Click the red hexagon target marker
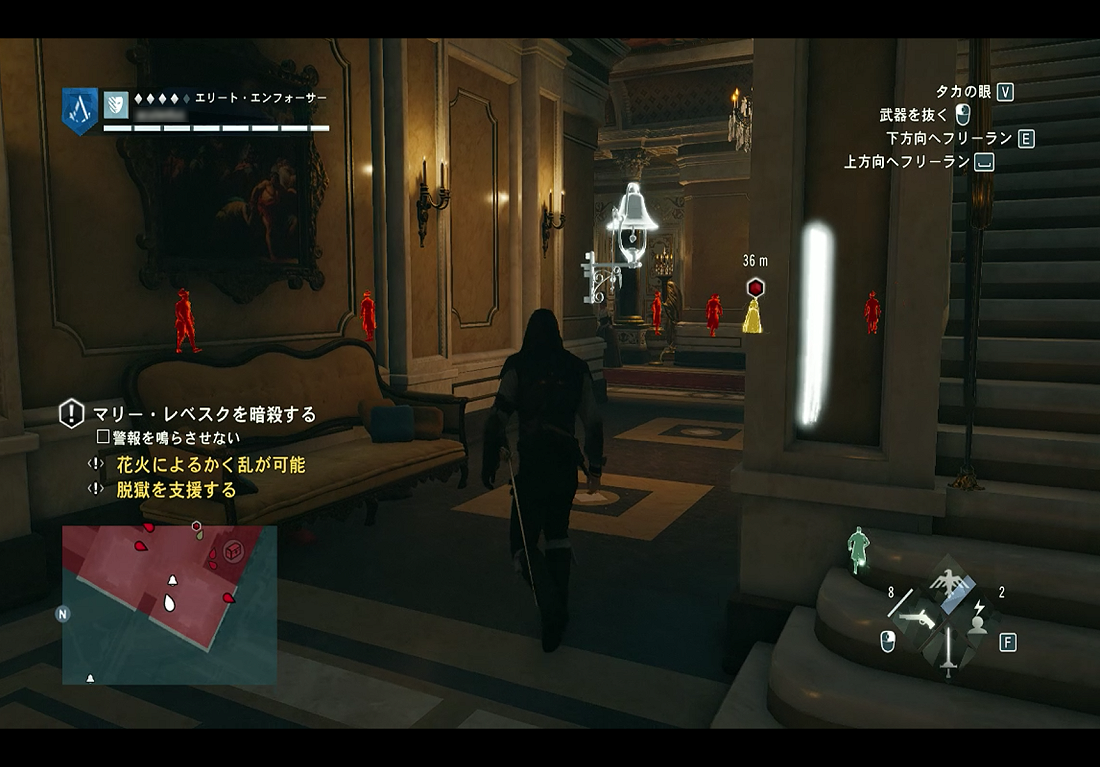1100x767 pixels. coord(755,288)
